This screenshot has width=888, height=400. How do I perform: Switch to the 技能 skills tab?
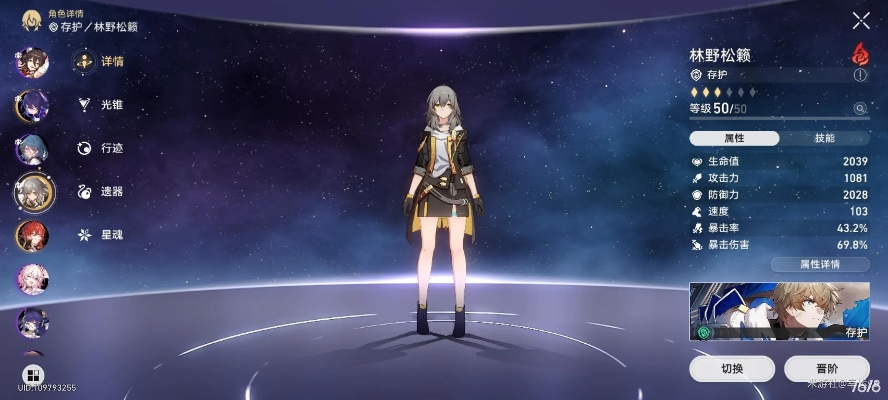point(824,138)
